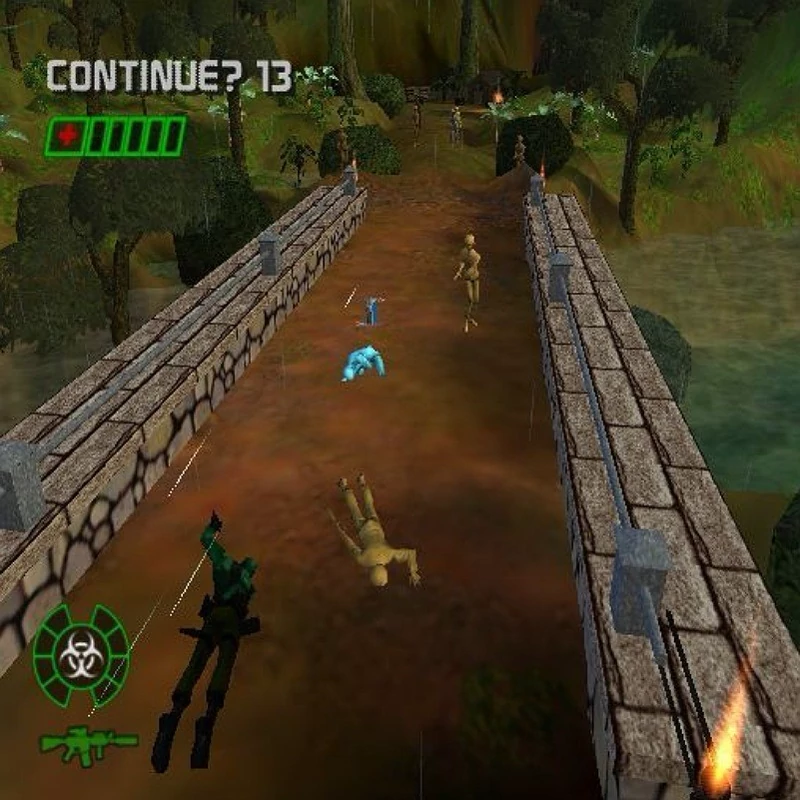800x800 pixels.
Task: Click the biohazard radar icon
Action: tap(81, 655)
